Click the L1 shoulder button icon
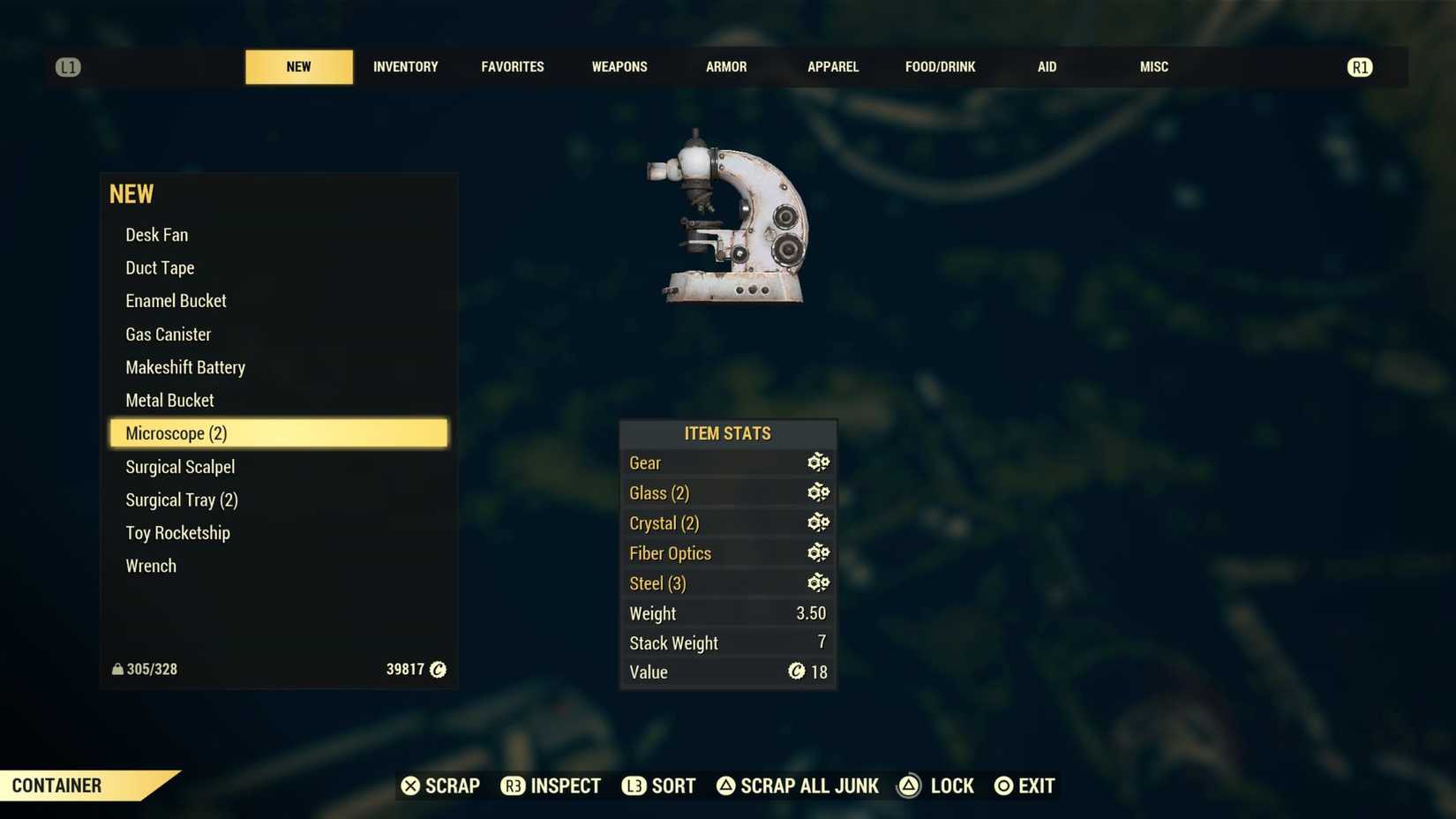The height and width of the screenshot is (819, 1456). tap(68, 66)
